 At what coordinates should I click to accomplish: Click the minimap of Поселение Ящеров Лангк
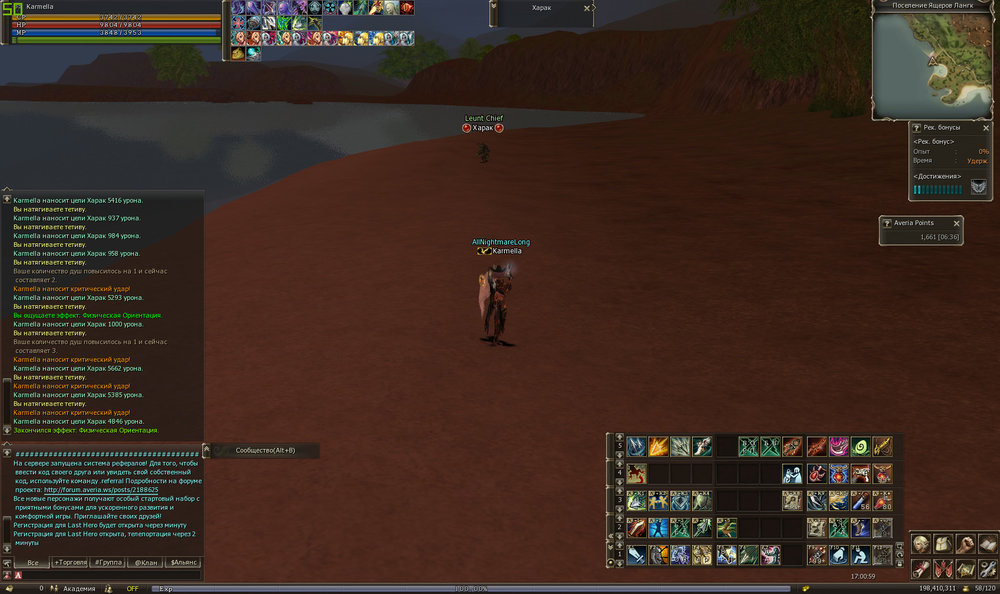click(x=934, y=64)
